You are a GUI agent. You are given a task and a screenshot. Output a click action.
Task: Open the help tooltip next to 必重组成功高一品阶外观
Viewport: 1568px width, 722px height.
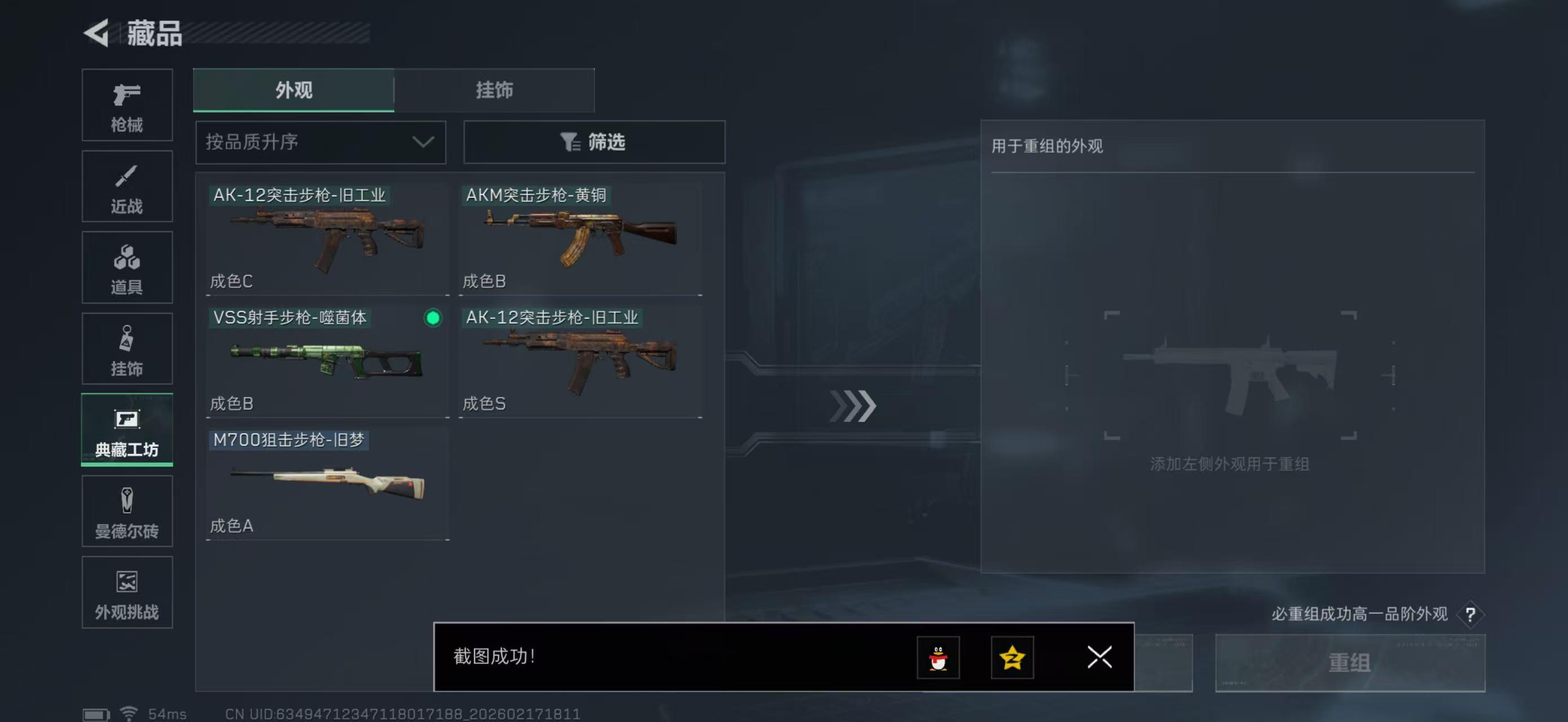[1475, 614]
